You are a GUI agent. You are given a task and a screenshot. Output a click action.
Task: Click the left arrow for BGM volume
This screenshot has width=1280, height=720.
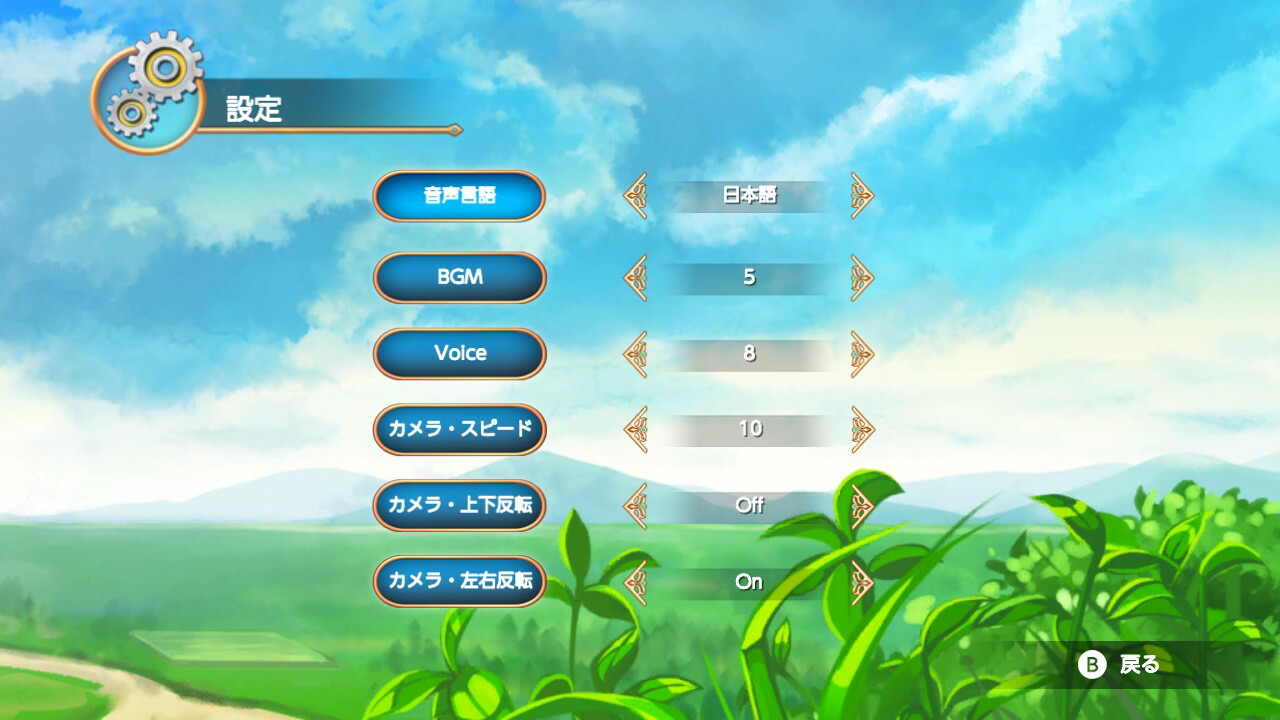click(x=634, y=277)
